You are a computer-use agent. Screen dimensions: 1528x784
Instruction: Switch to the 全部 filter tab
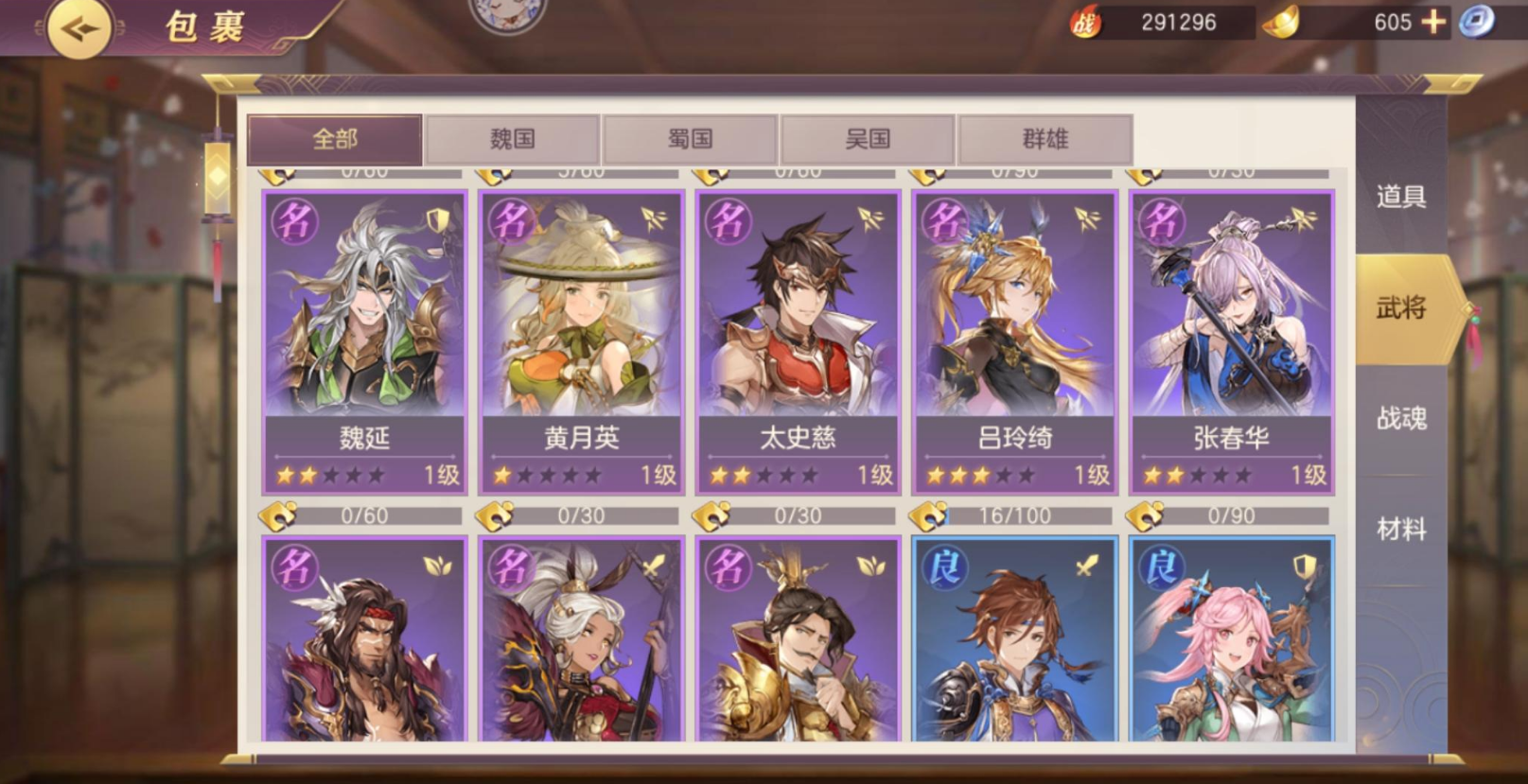point(335,140)
